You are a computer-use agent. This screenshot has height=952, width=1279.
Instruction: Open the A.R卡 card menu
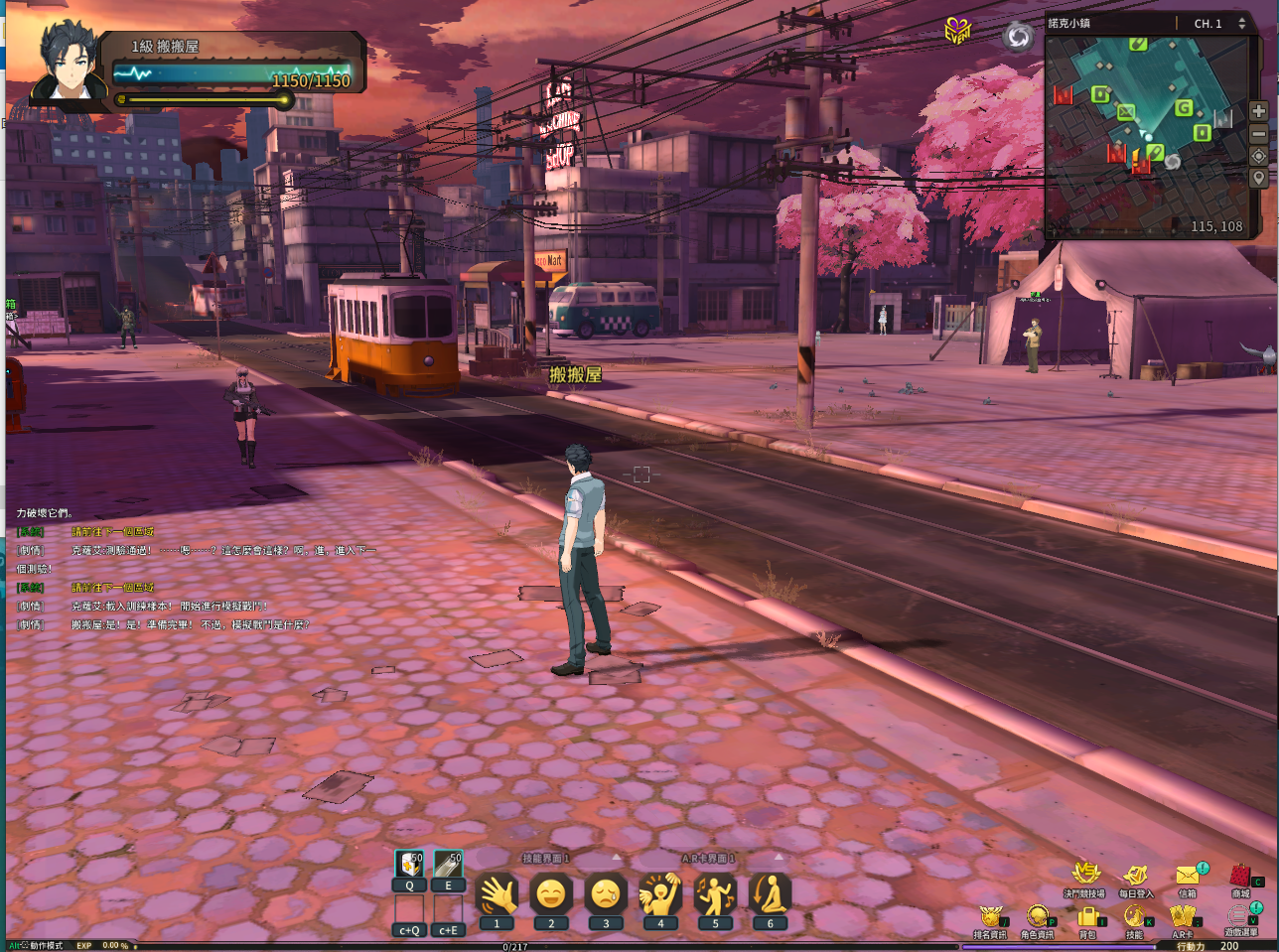1182,916
